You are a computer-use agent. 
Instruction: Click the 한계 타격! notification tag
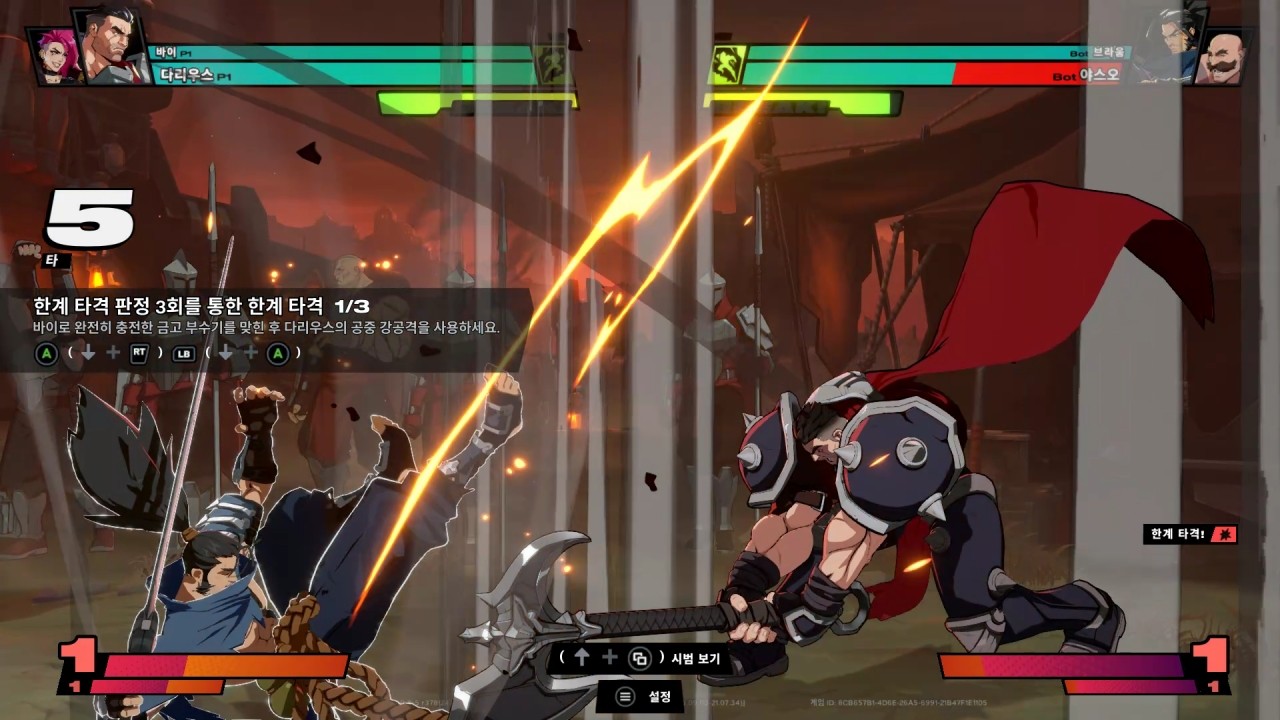(1190, 535)
